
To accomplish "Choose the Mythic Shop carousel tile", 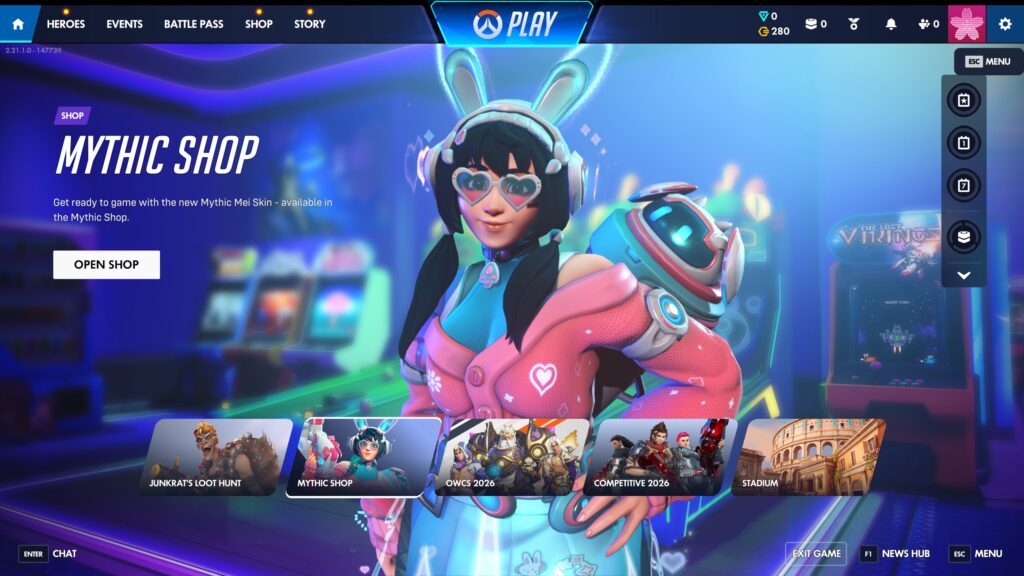I will pyautogui.click(x=364, y=457).
